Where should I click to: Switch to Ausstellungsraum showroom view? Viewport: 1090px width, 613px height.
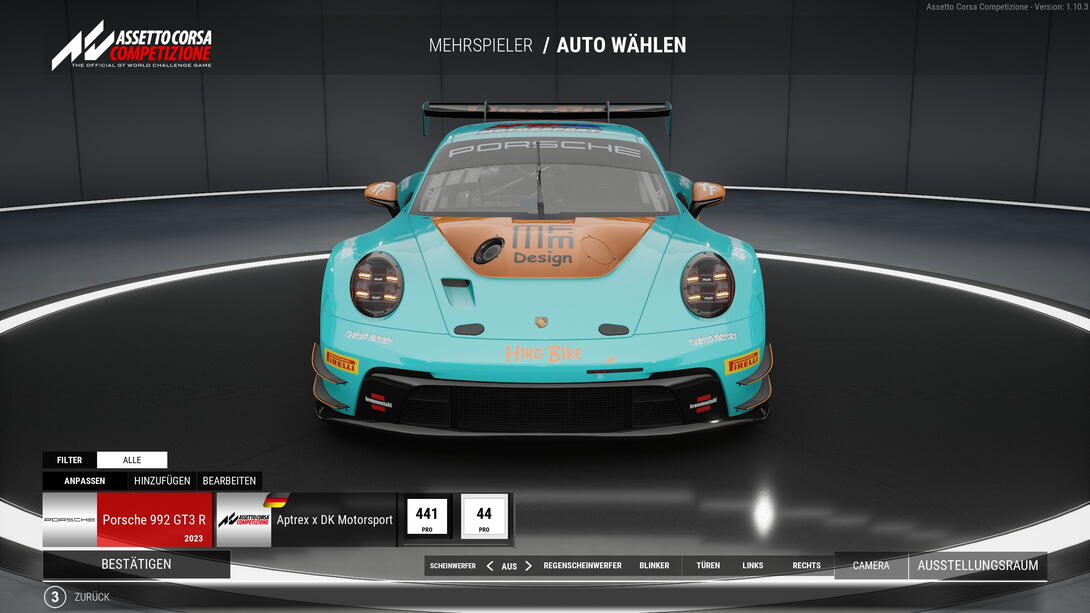point(977,566)
